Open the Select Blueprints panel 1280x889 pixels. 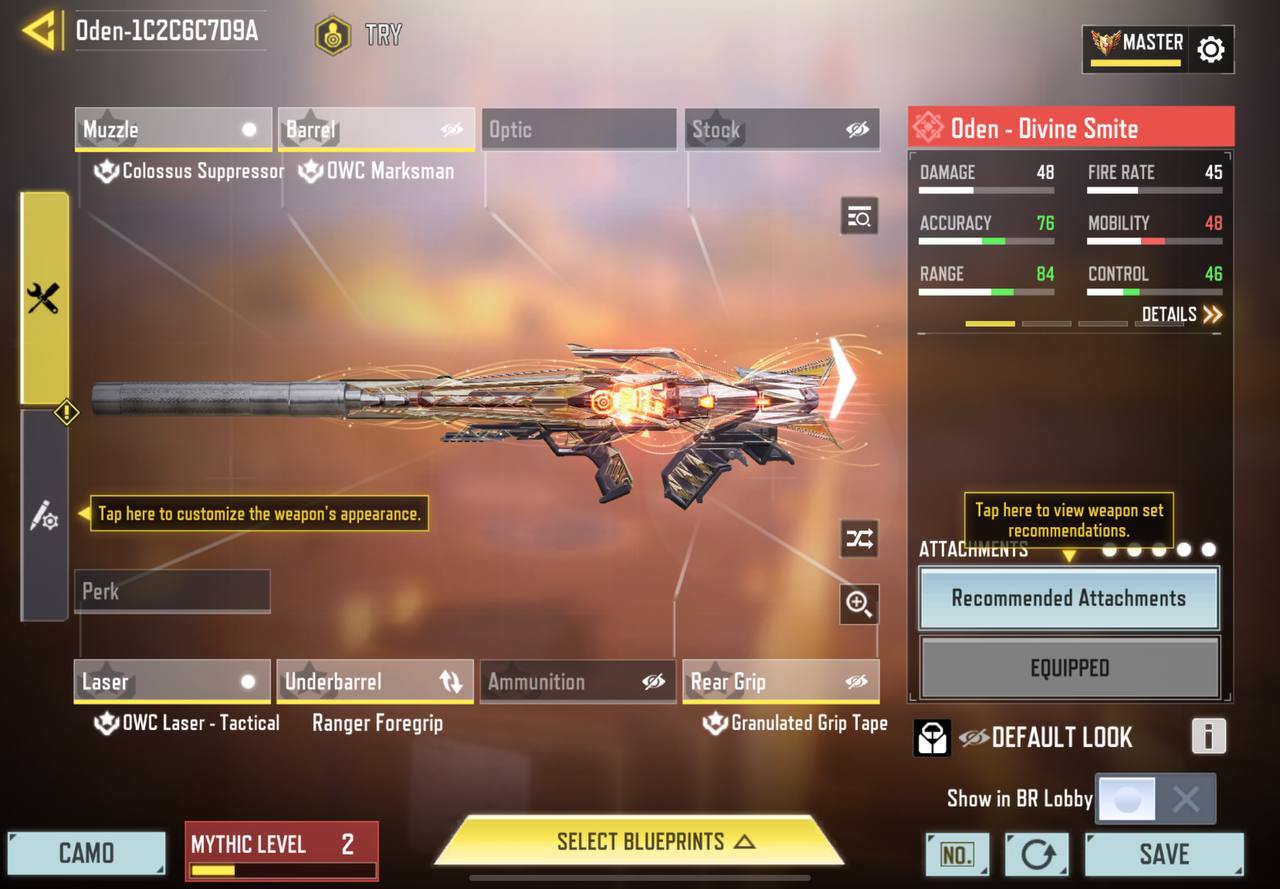(640, 842)
